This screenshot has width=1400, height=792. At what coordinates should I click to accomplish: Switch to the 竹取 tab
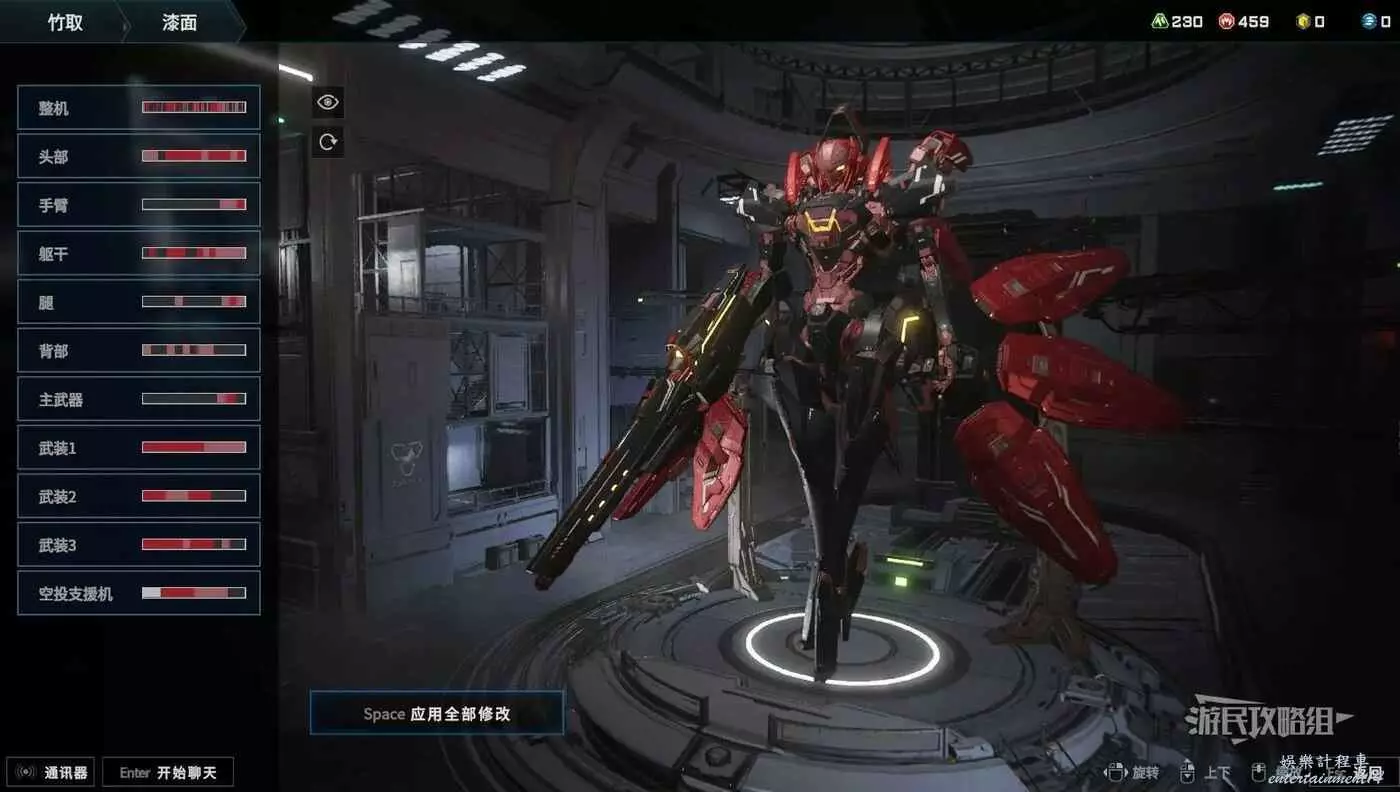[65, 22]
